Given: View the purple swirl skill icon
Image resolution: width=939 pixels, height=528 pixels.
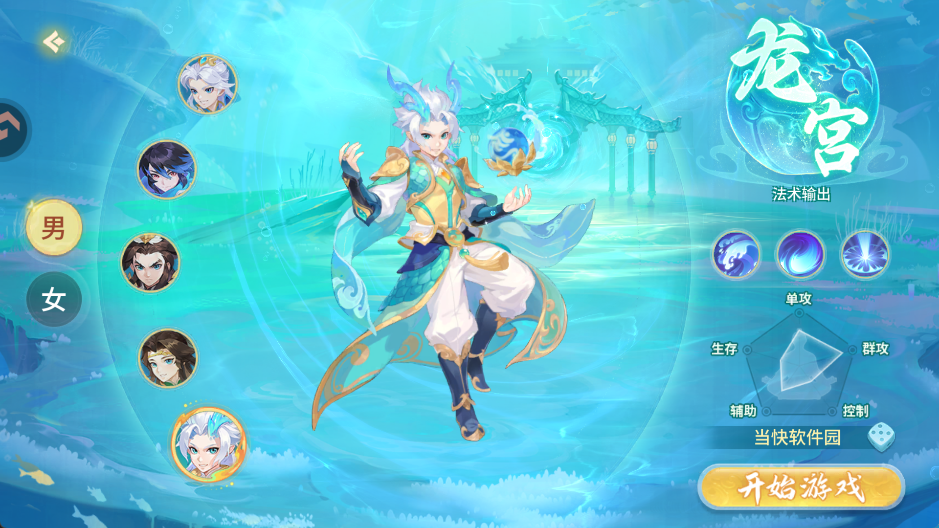Looking at the screenshot, I should pyautogui.click(x=801, y=254).
